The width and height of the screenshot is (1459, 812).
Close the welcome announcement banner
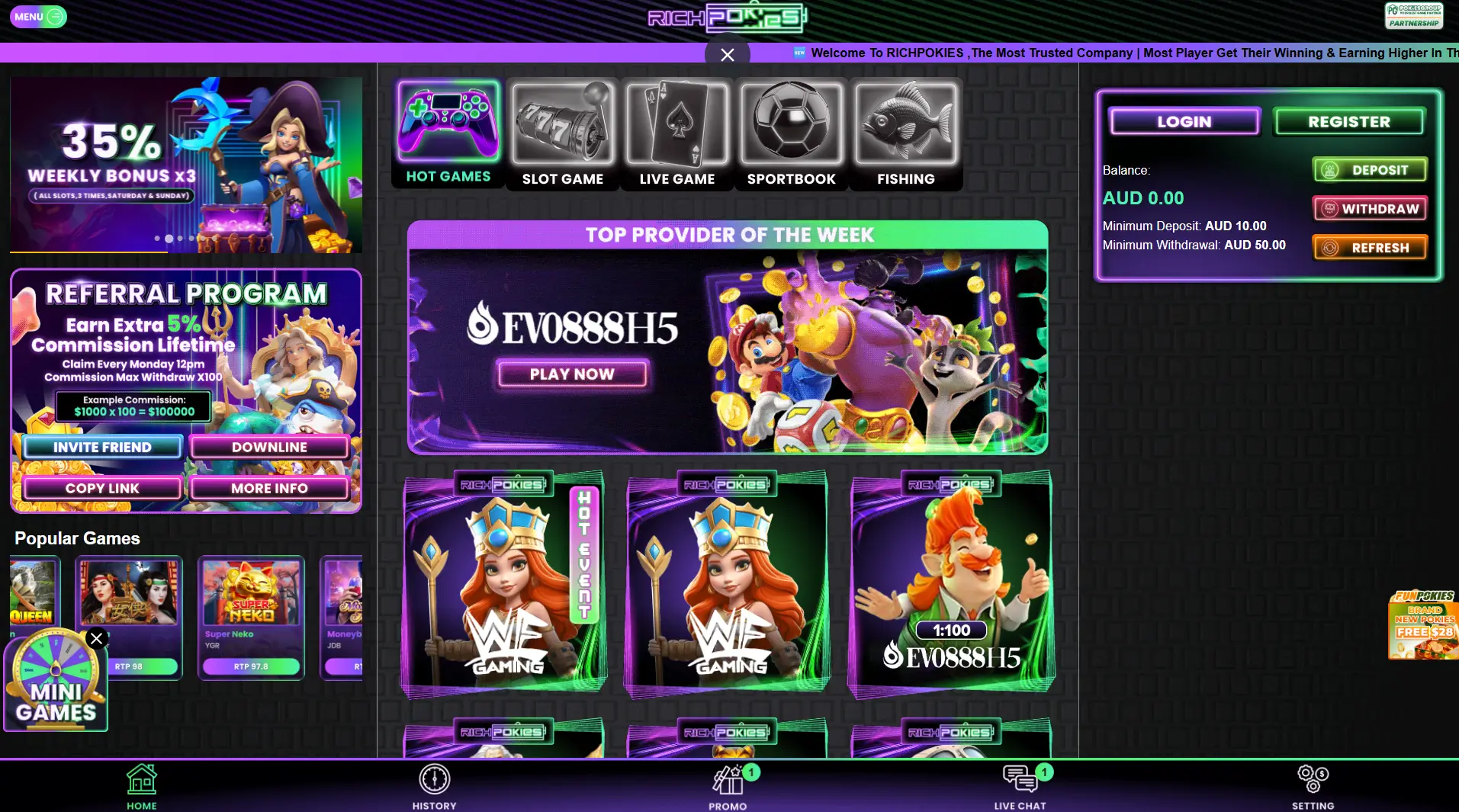(x=727, y=54)
